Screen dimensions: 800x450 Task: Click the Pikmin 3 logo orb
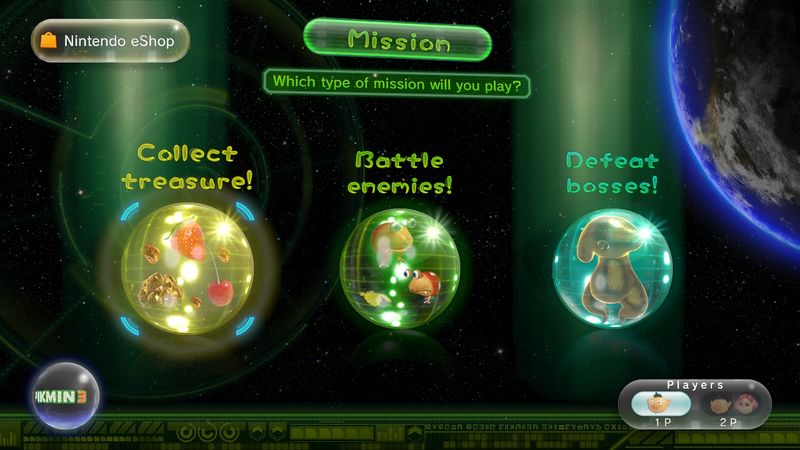[x=66, y=392]
